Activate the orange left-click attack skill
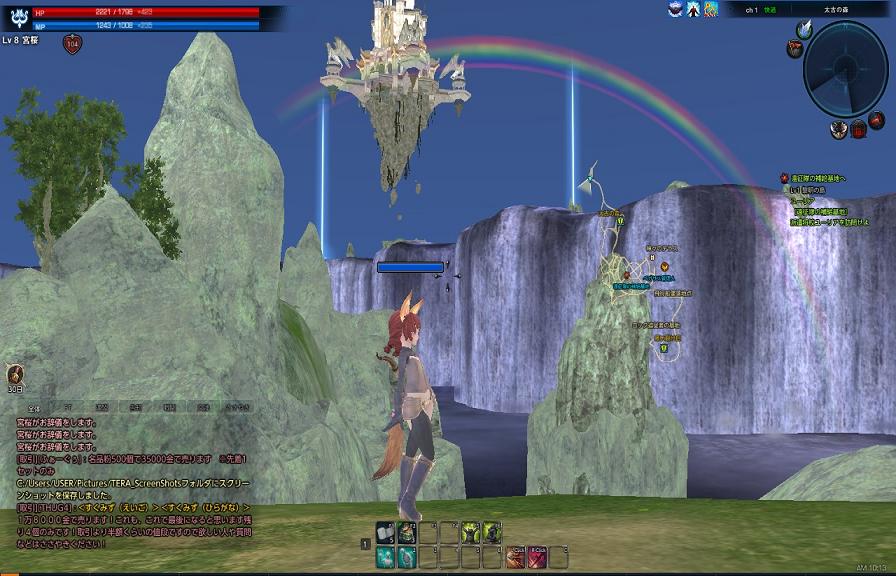Screen dimensions: 896x576 coord(514,557)
